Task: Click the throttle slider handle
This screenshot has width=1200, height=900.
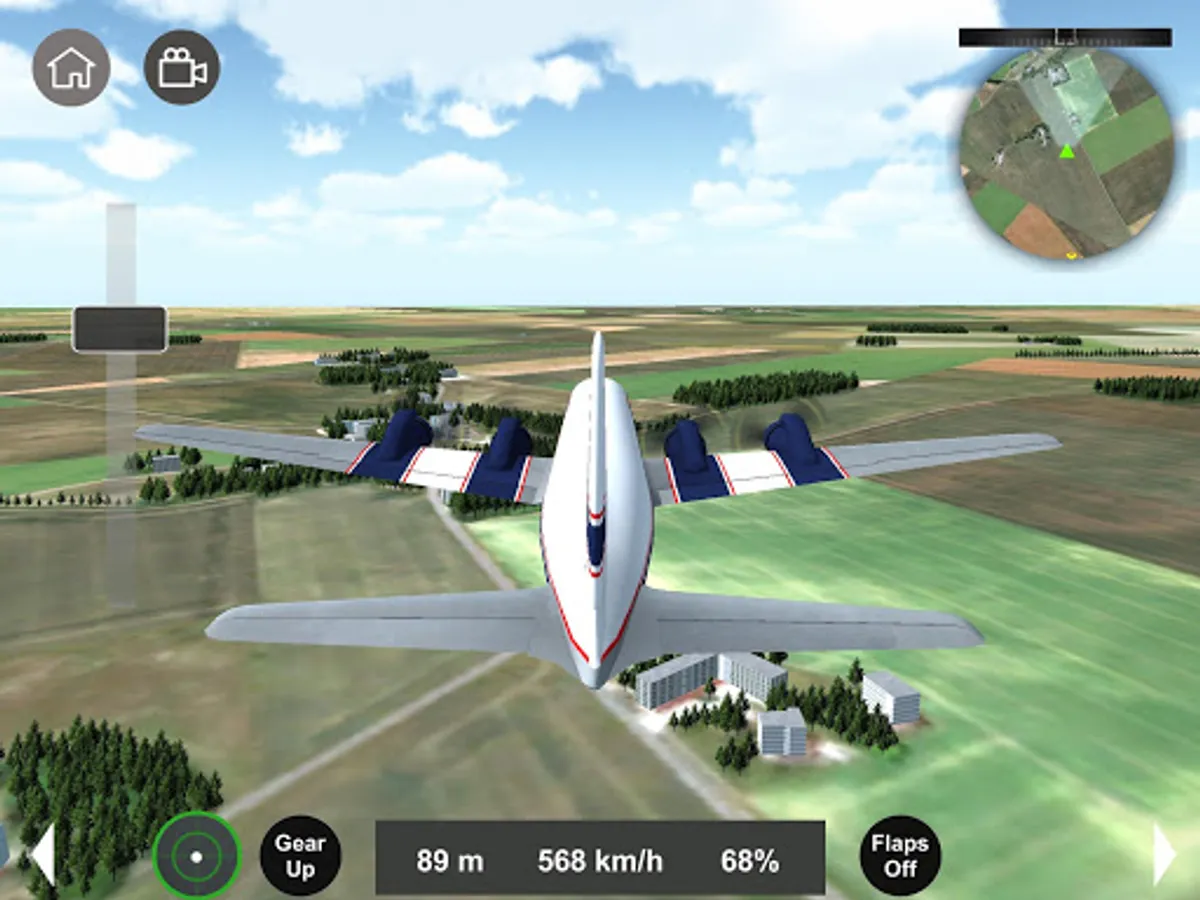Action: point(120,329)
